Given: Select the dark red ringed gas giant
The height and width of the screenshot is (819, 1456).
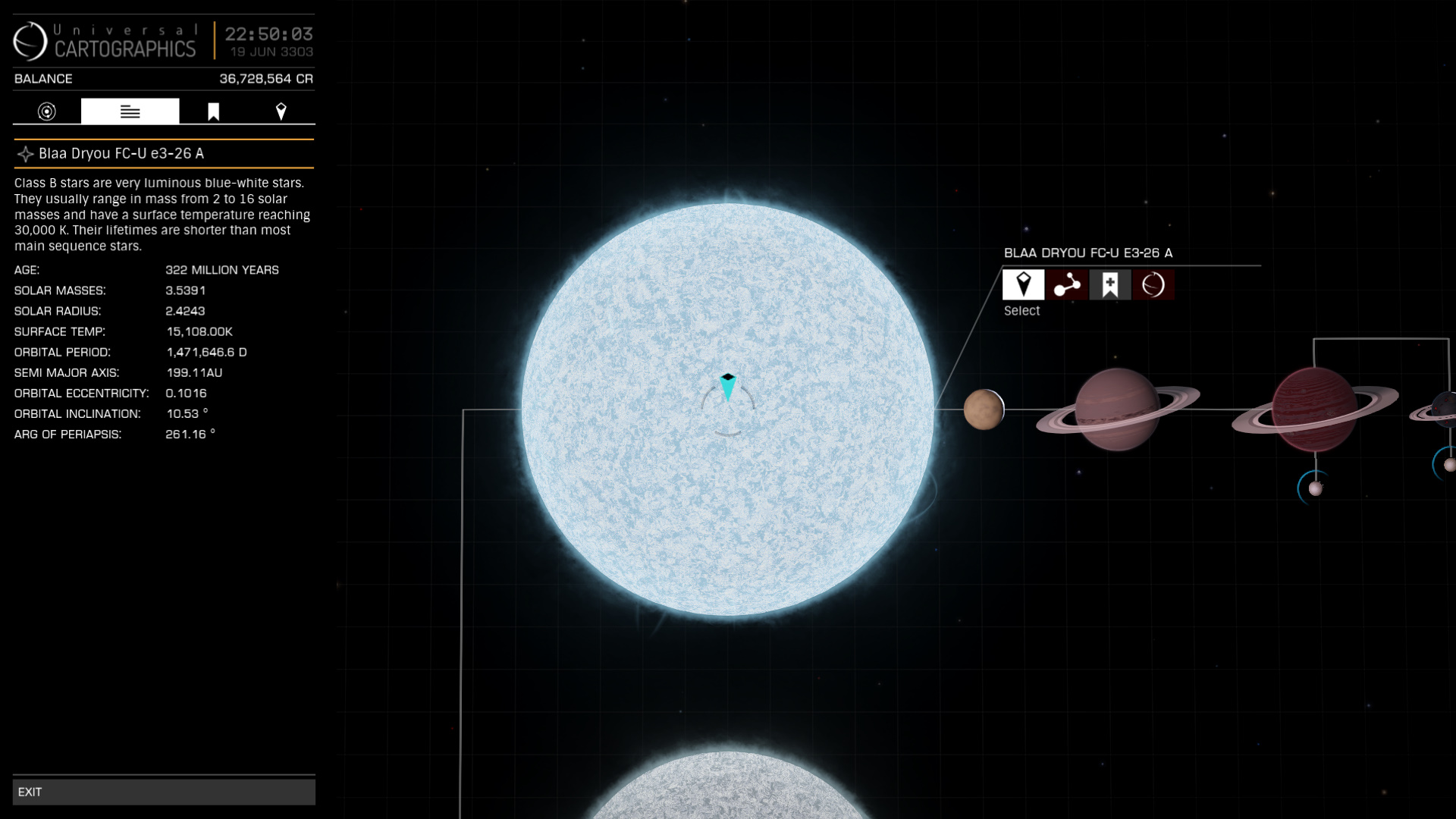Looking at the screenshot, I should pos(1314,409).
